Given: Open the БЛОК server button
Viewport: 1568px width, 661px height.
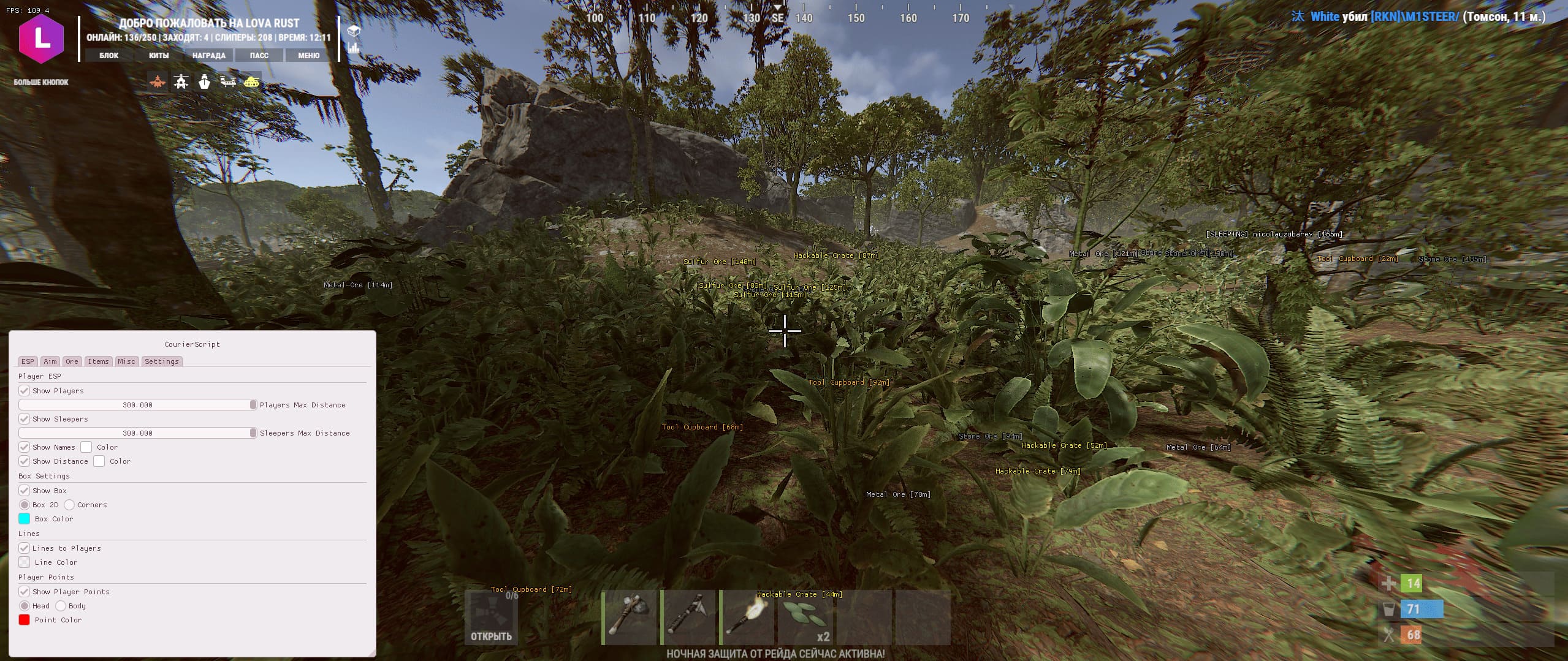Looking at the screenshot, I should (109, 55).
